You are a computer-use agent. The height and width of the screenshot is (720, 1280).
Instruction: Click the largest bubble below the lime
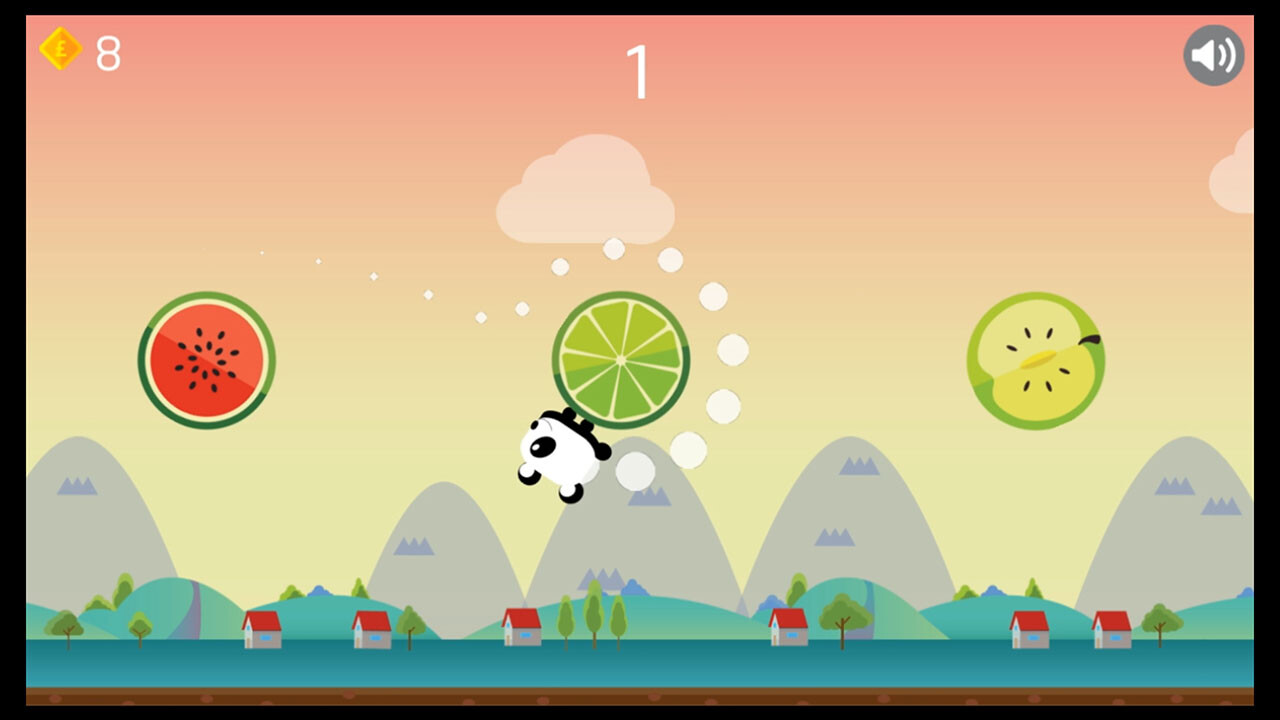(634, 470)
